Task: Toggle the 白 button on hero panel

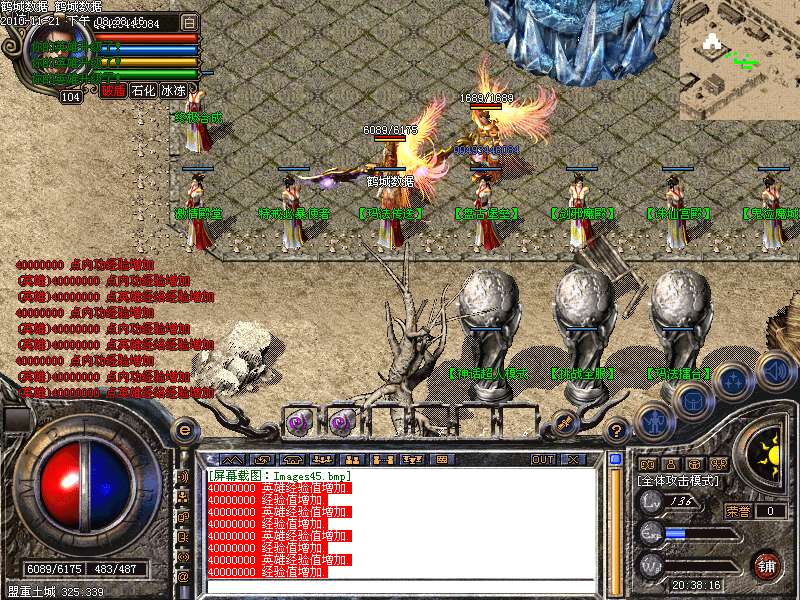Action: pos(190,22)
